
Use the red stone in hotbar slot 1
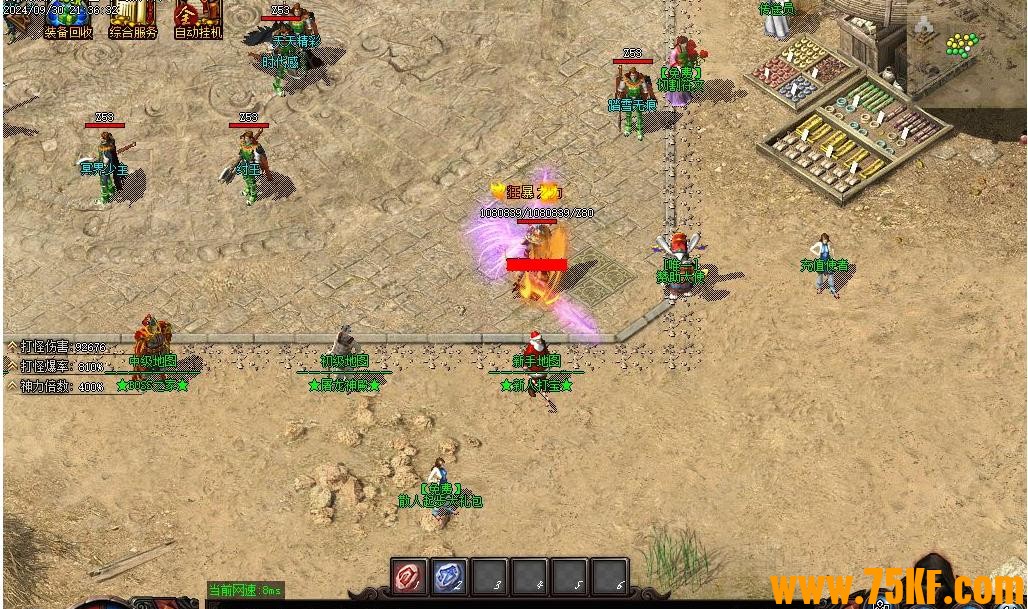tap(408, 577)
